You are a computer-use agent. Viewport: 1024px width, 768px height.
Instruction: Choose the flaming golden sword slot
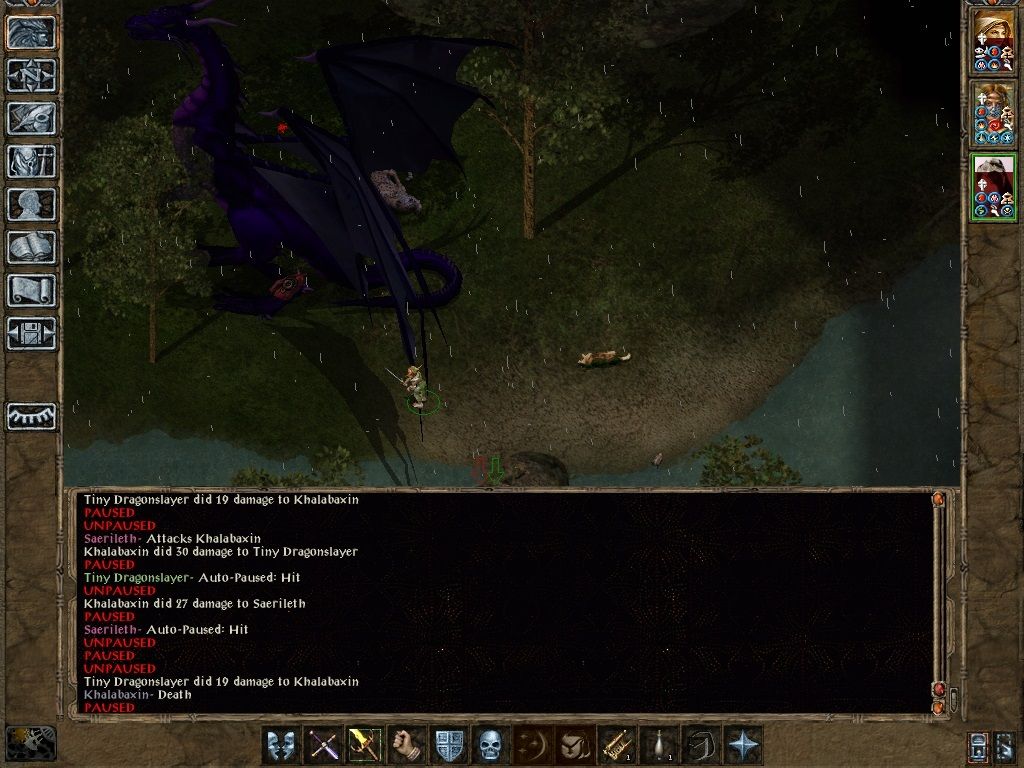click(x=364, y=746)
